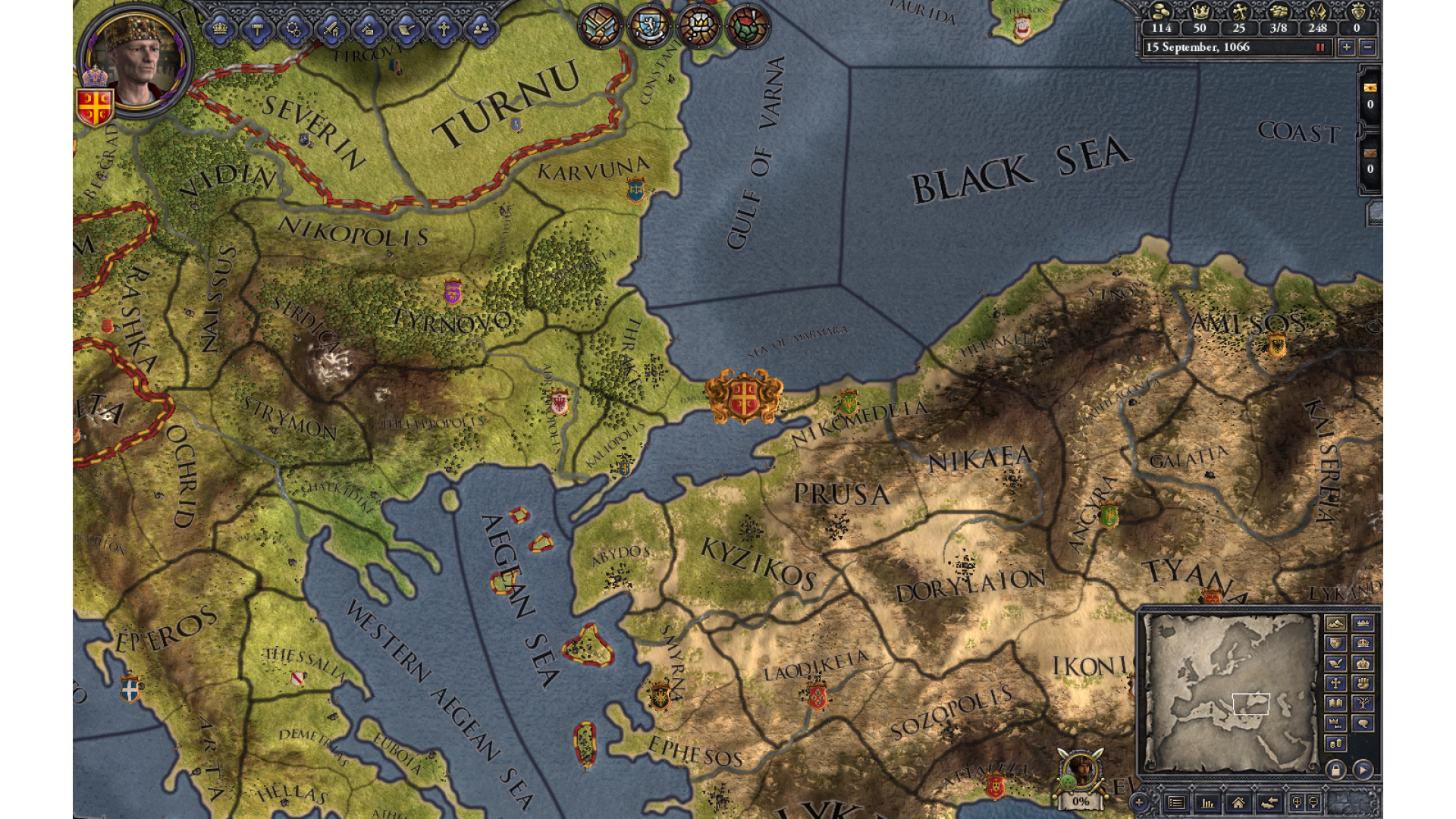Select the dynasty tree map mode
Image resolution: width=1456 pixels, height=819 pixels.
tap(1363, 703)
